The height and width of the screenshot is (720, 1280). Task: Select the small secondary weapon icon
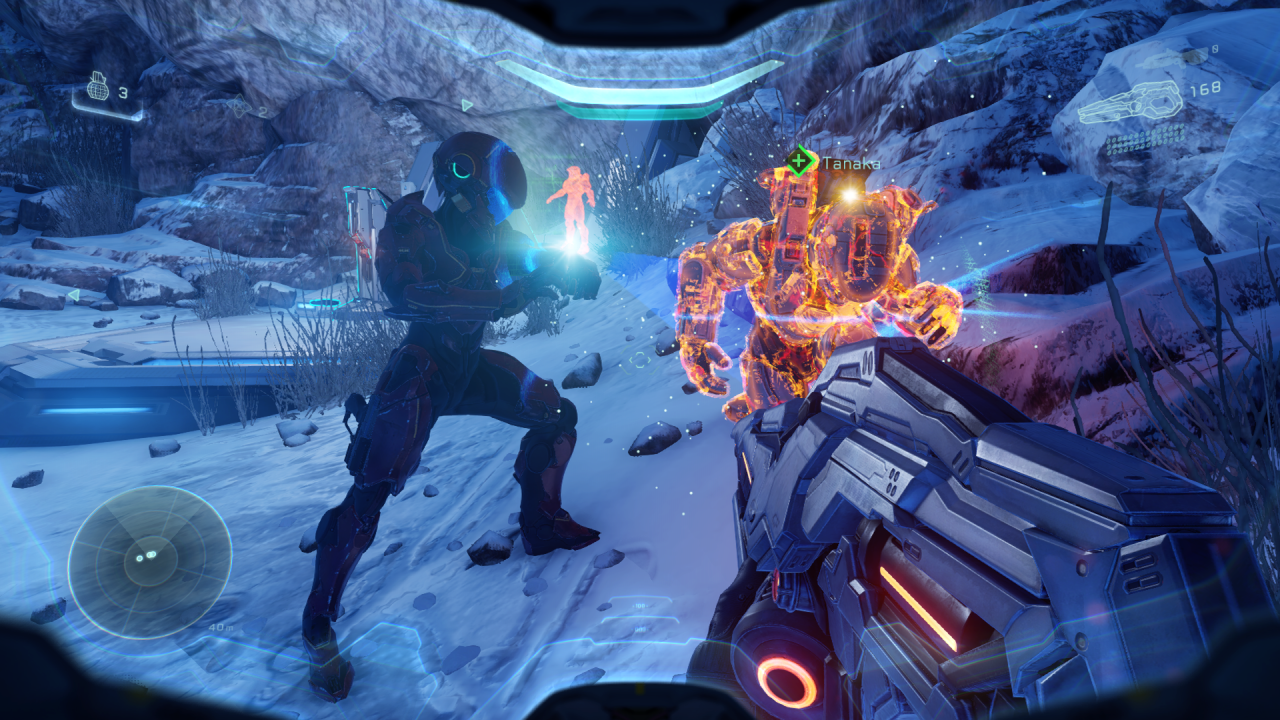[x=1168, y=59]
